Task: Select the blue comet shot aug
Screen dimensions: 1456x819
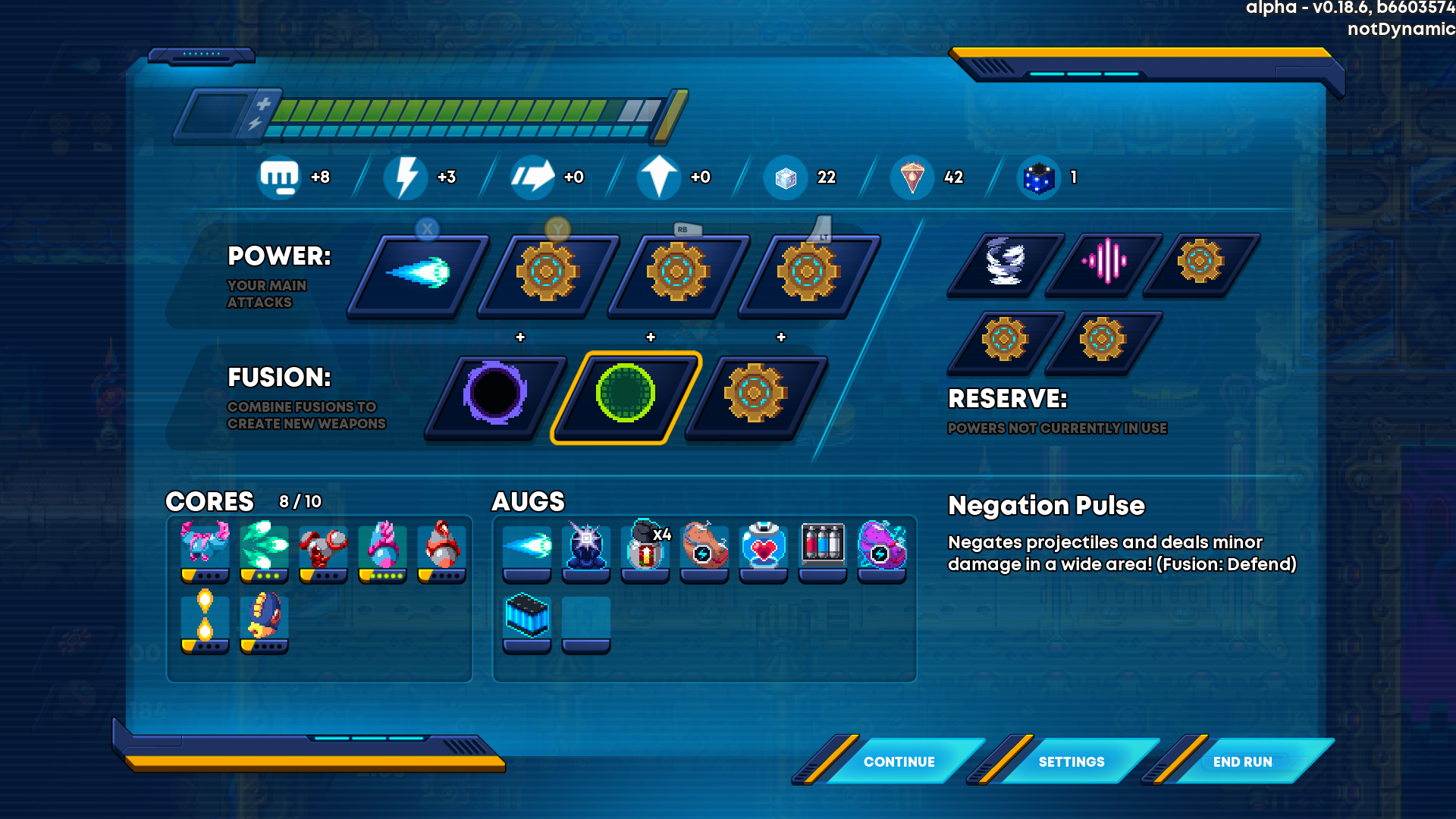Action: click(527, 548)
